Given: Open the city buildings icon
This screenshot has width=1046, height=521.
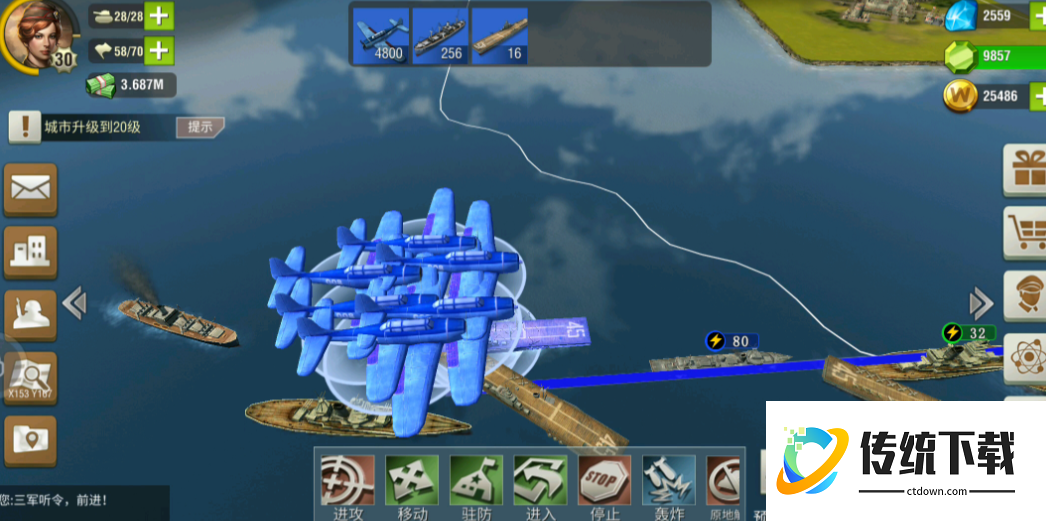Looking at the screenshot, I should (x=31, y=251).
